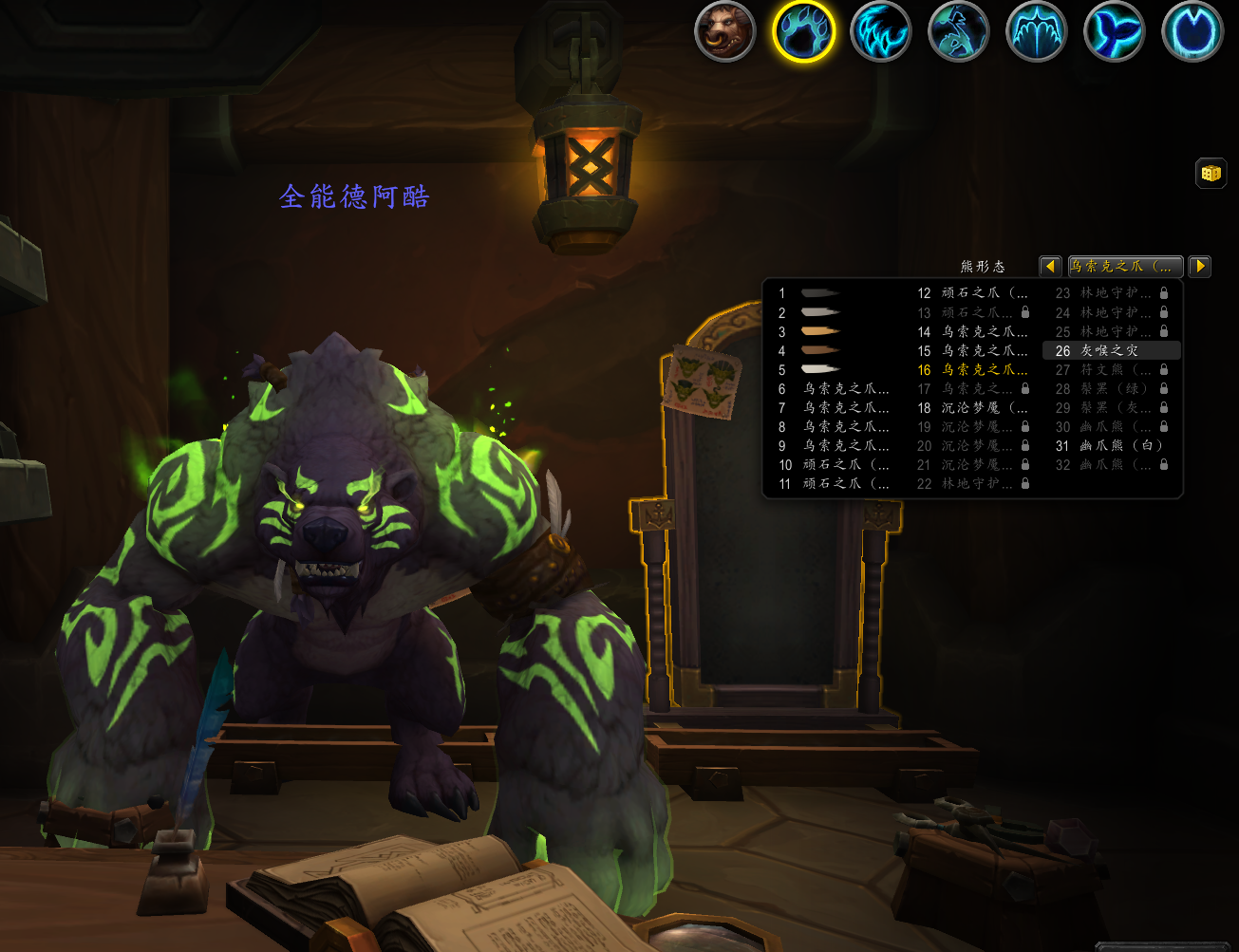Click the previous bear form arrow
This screenshot has height=952, width=1239.
click(1050, 267)
